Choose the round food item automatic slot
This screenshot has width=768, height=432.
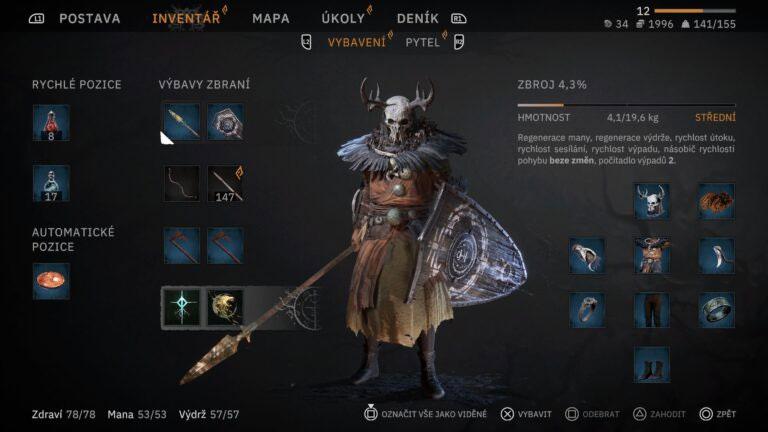tap(51, 281)
